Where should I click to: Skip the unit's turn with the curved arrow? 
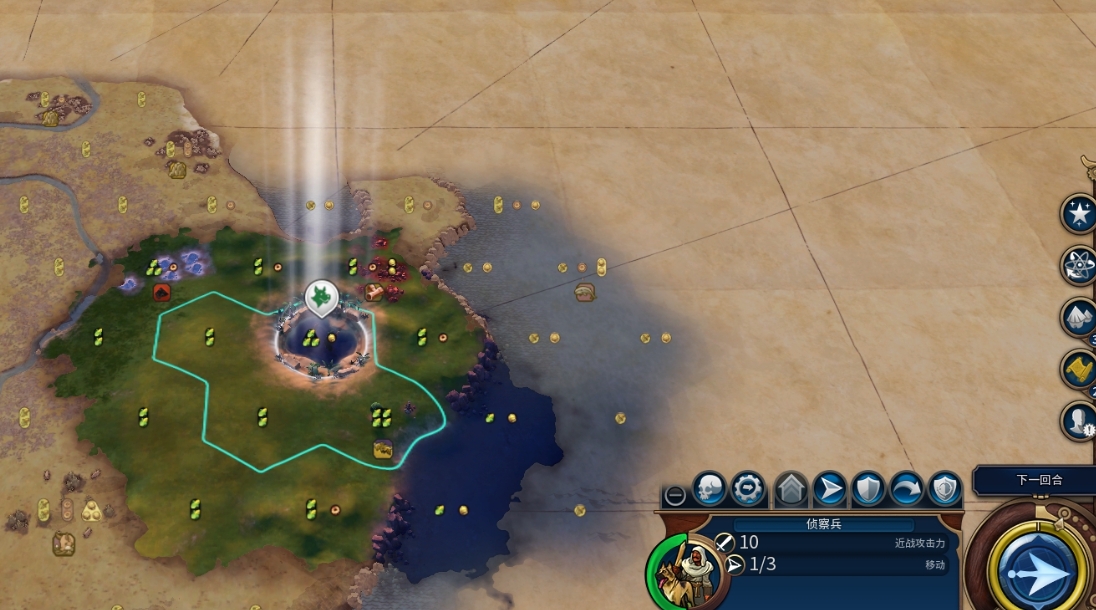[906, 489]
